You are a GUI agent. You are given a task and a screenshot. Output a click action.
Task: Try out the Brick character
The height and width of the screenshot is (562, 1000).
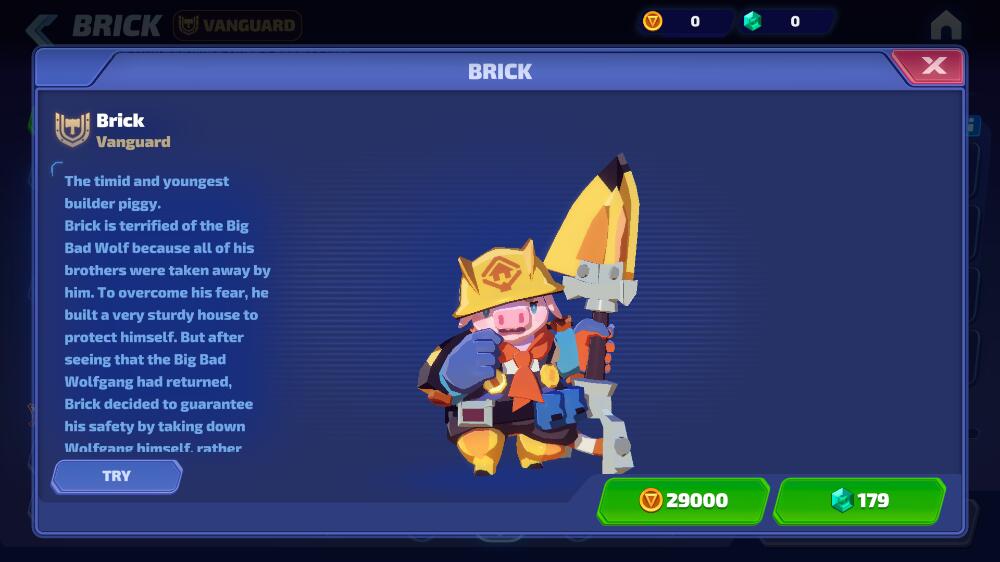click(x=117, y=476)
